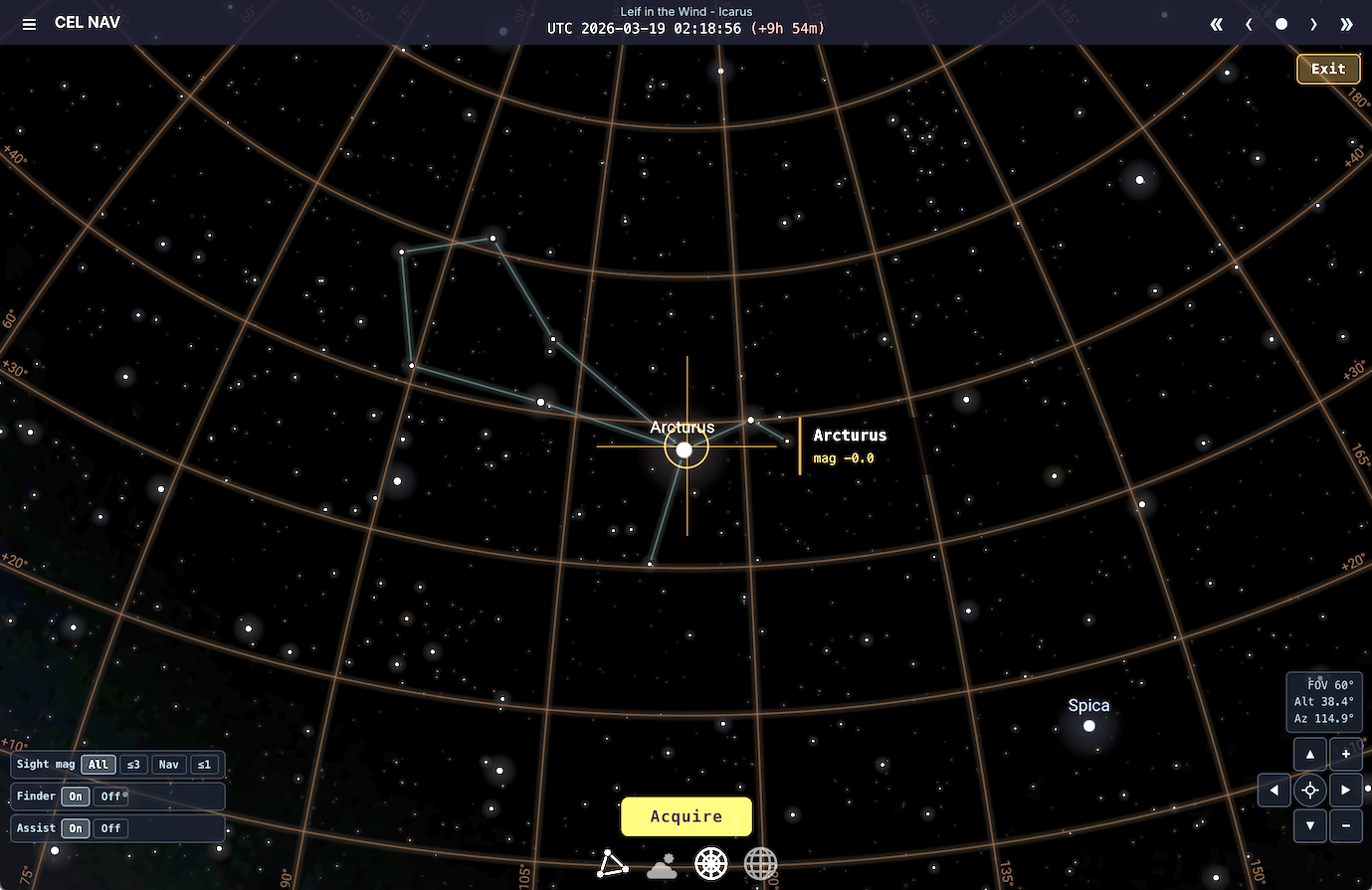Toggle the atmosphere cloud icon

point(661,864)
